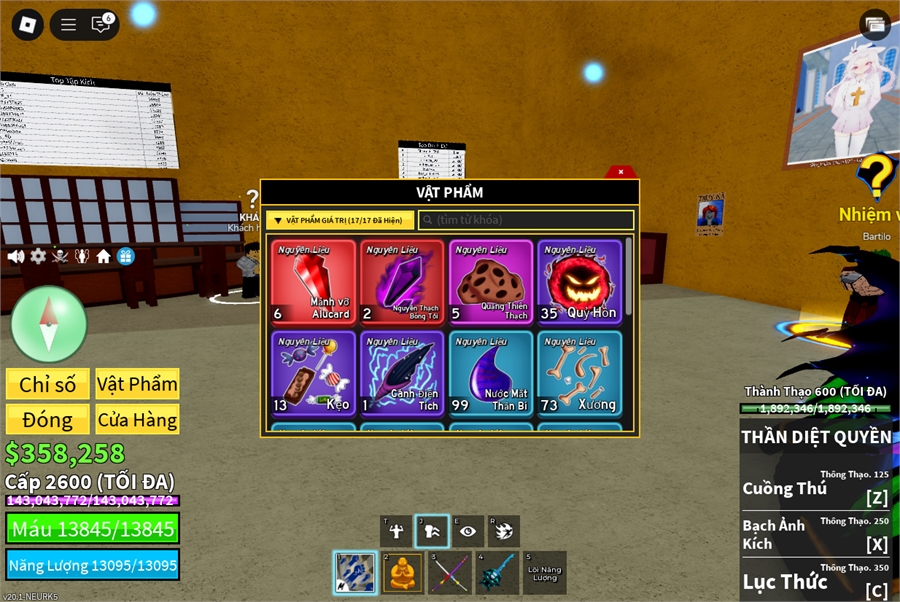Open the Vật Phẩm Giá Trị filter dropdown

pos(340,220)
